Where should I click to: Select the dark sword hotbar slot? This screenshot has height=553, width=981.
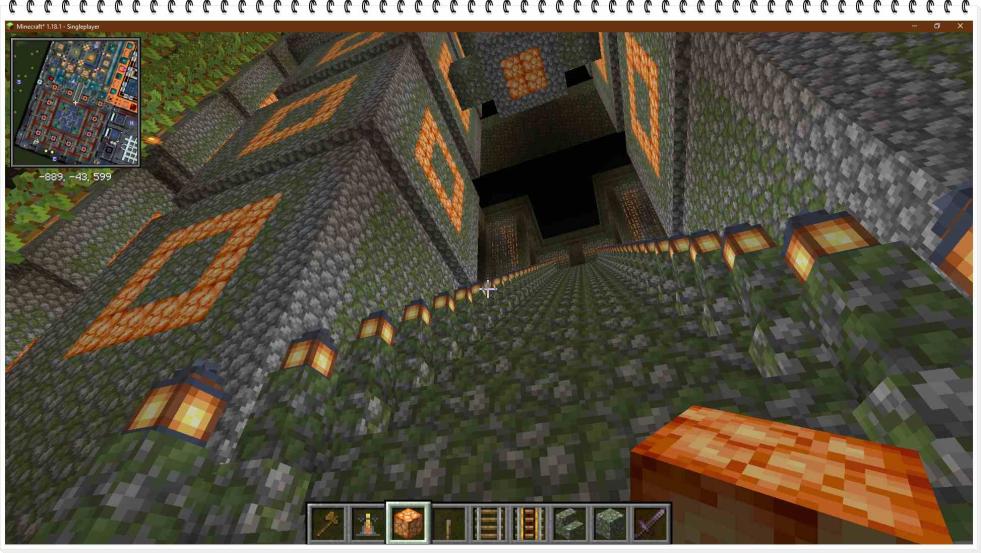[x=649, y=523]
